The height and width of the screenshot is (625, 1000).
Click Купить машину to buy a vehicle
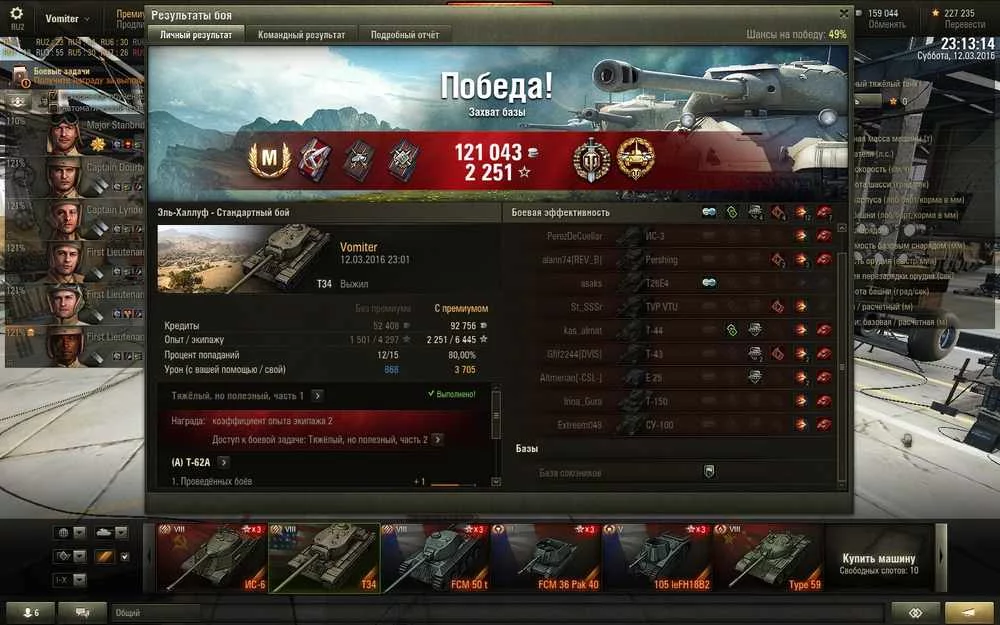point(879,557)
